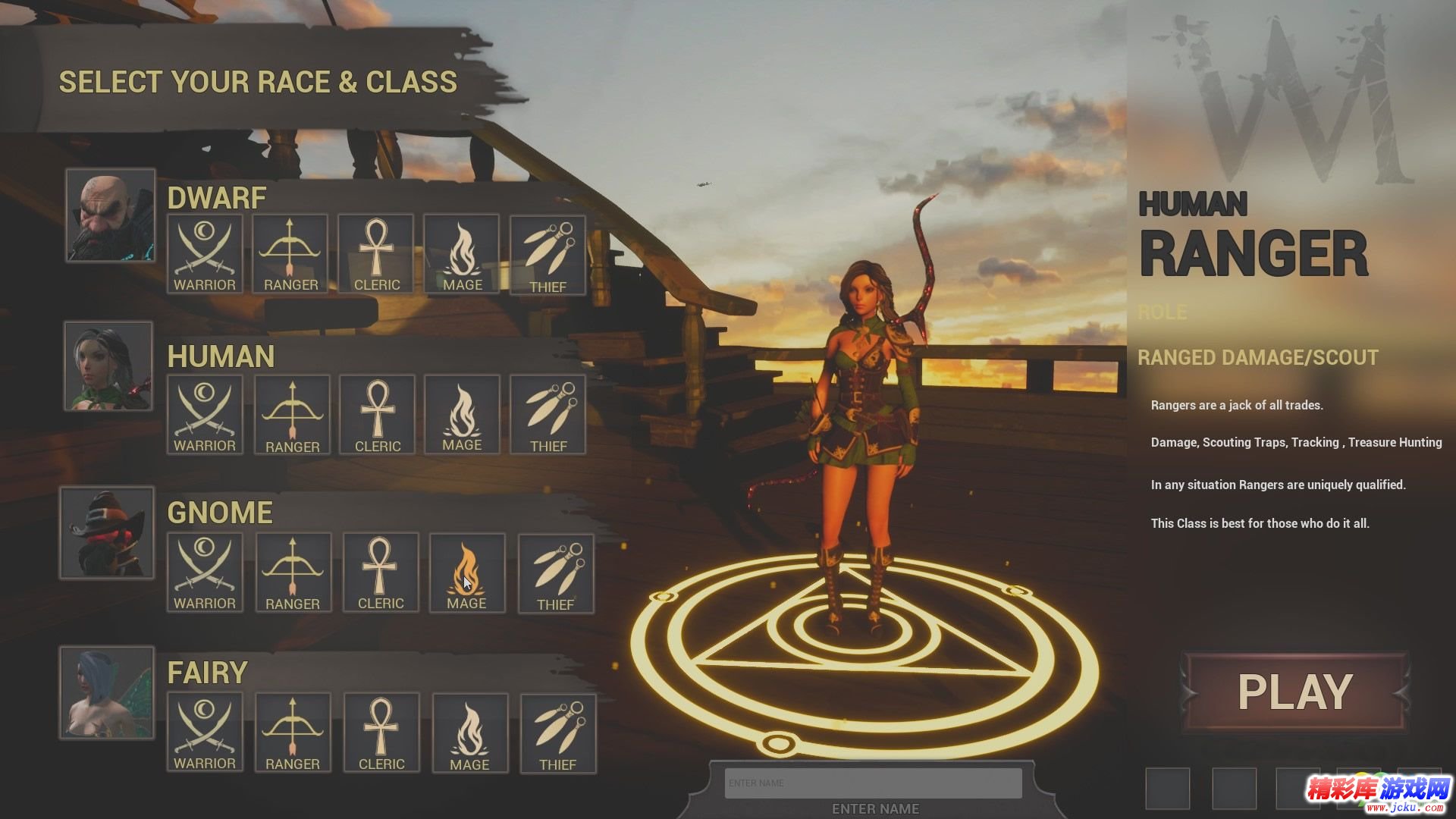
Task: Start the game with Play button
Action: pos(1294,692)
